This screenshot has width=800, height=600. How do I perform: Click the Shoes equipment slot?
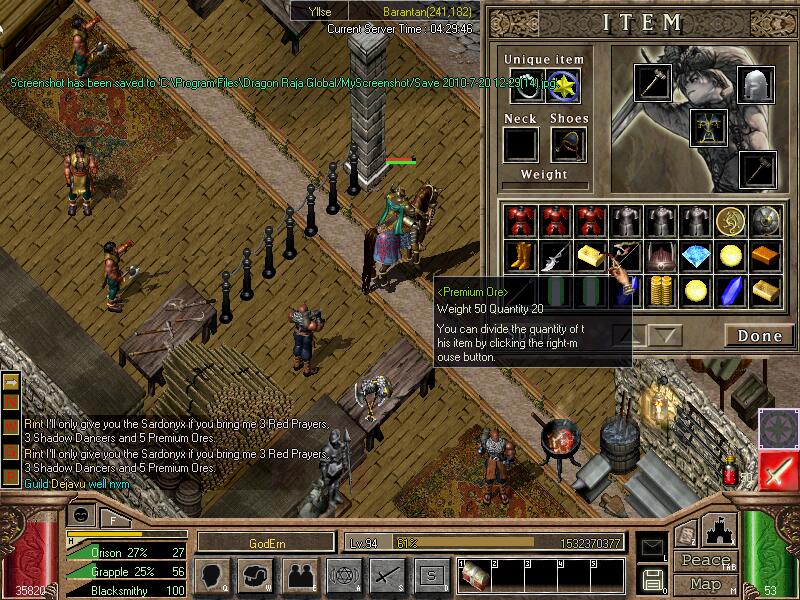point(570,145)
